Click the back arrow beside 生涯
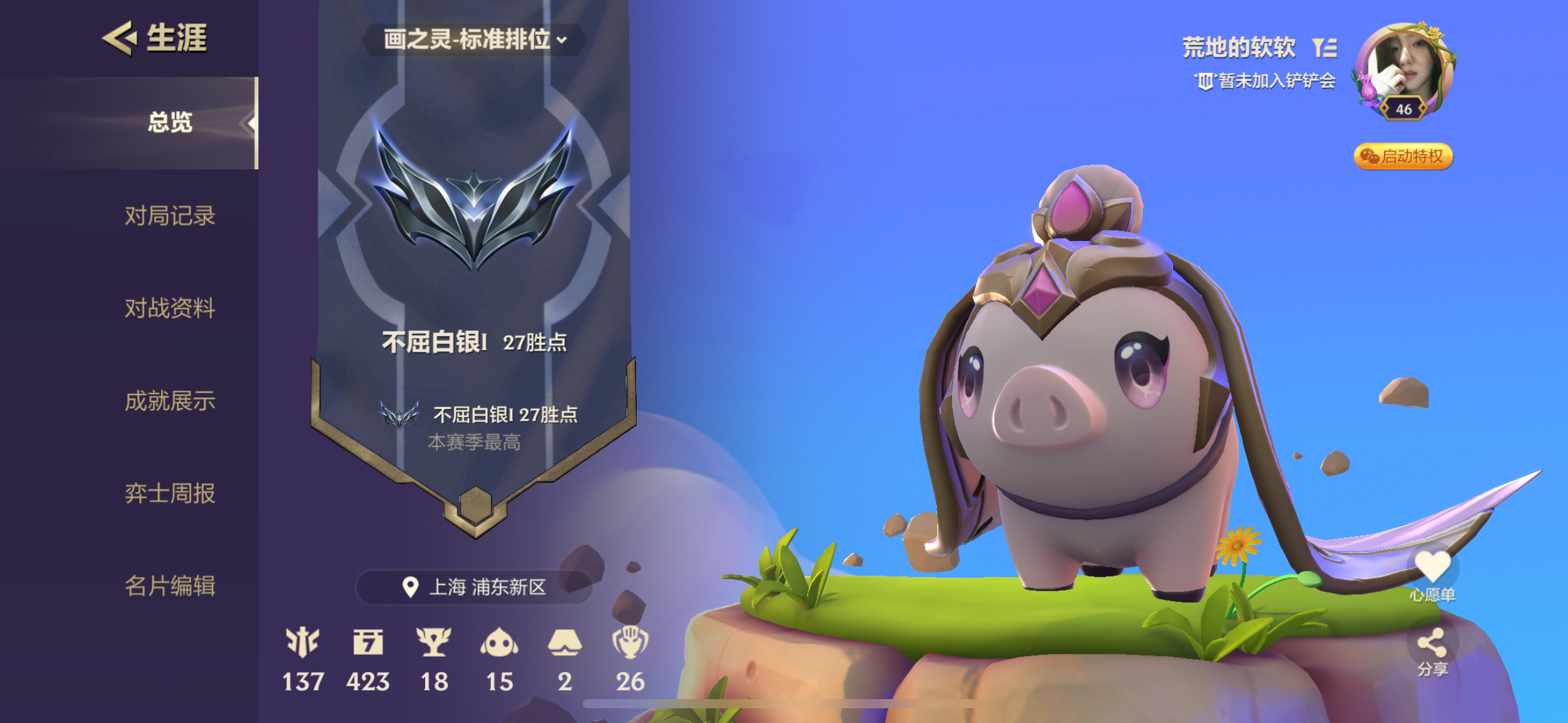Image resolution: width=1568 pixels, height=723 pixels. (120, 38)
